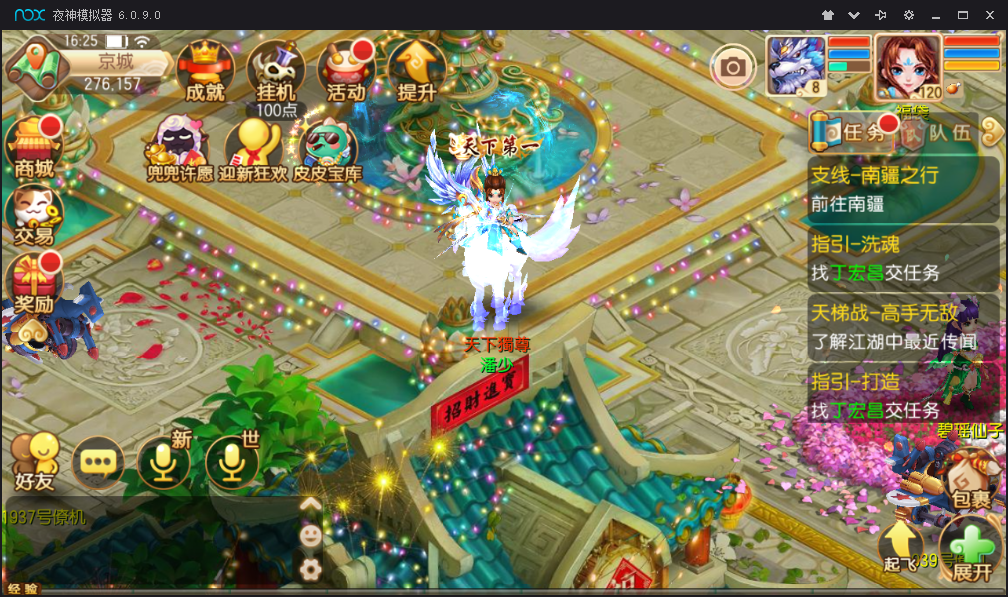Open the 交易 trading menu
Screen dimensions: 1008x597
pyautogui.click(x=34, y=214)
